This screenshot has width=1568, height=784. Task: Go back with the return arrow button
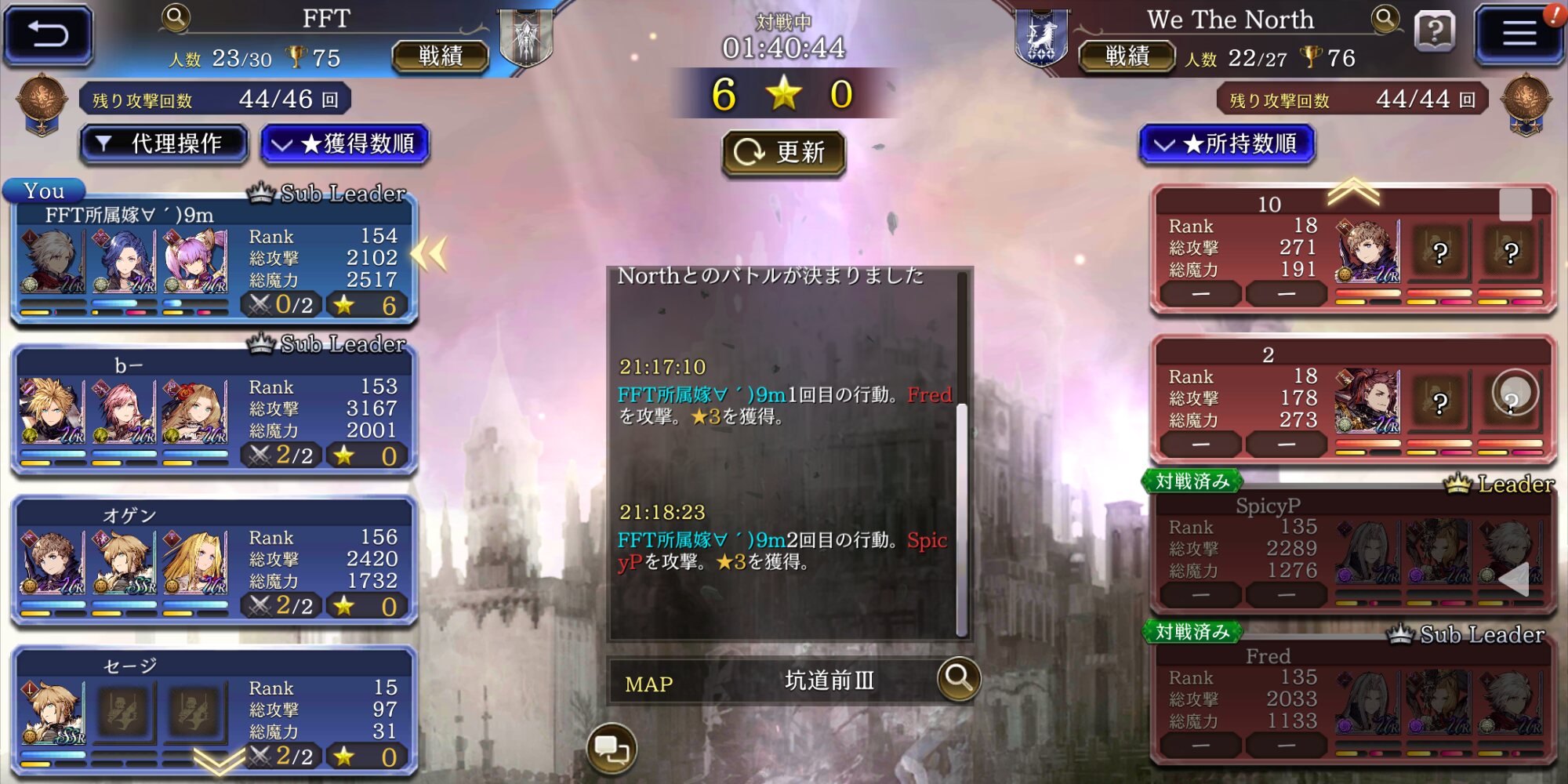coord(49,34)
